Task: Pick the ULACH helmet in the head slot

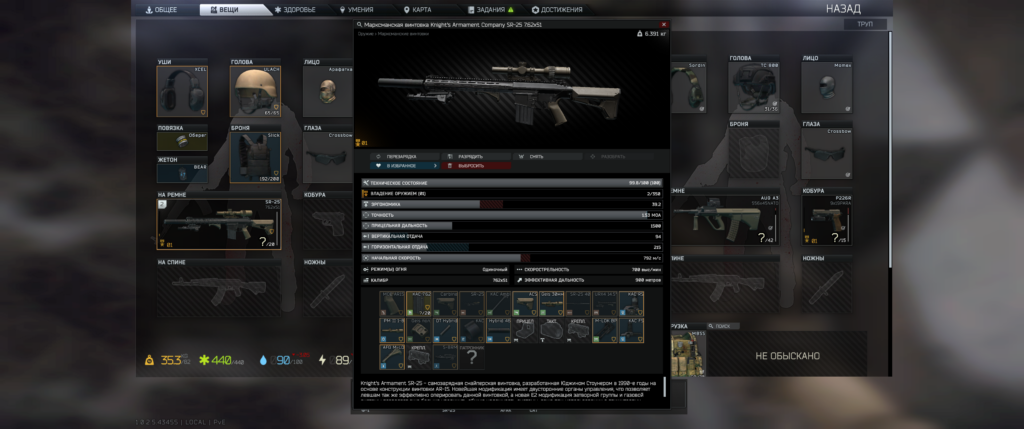Action: coord(255,93)
